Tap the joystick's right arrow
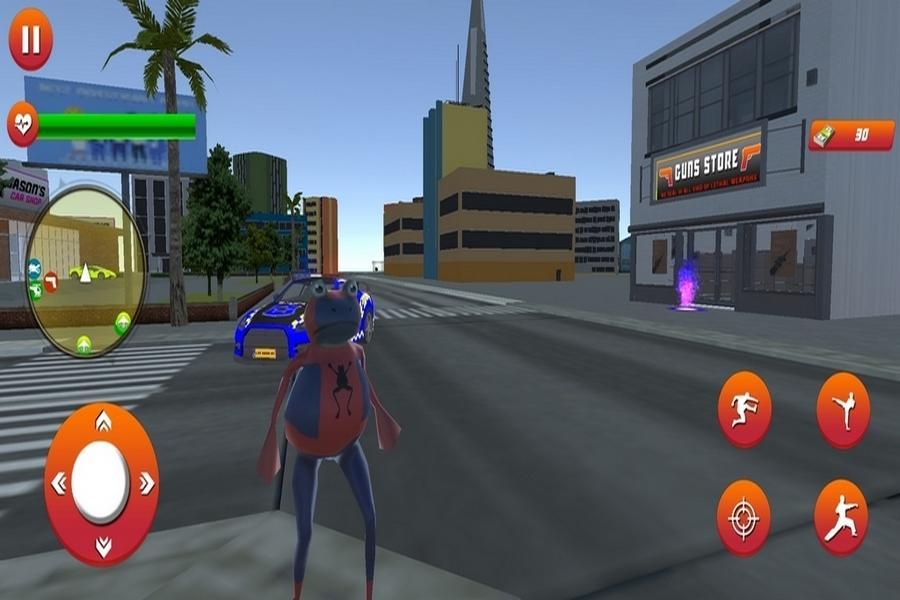This screenshot has width=900, height=600. (146, 484)
